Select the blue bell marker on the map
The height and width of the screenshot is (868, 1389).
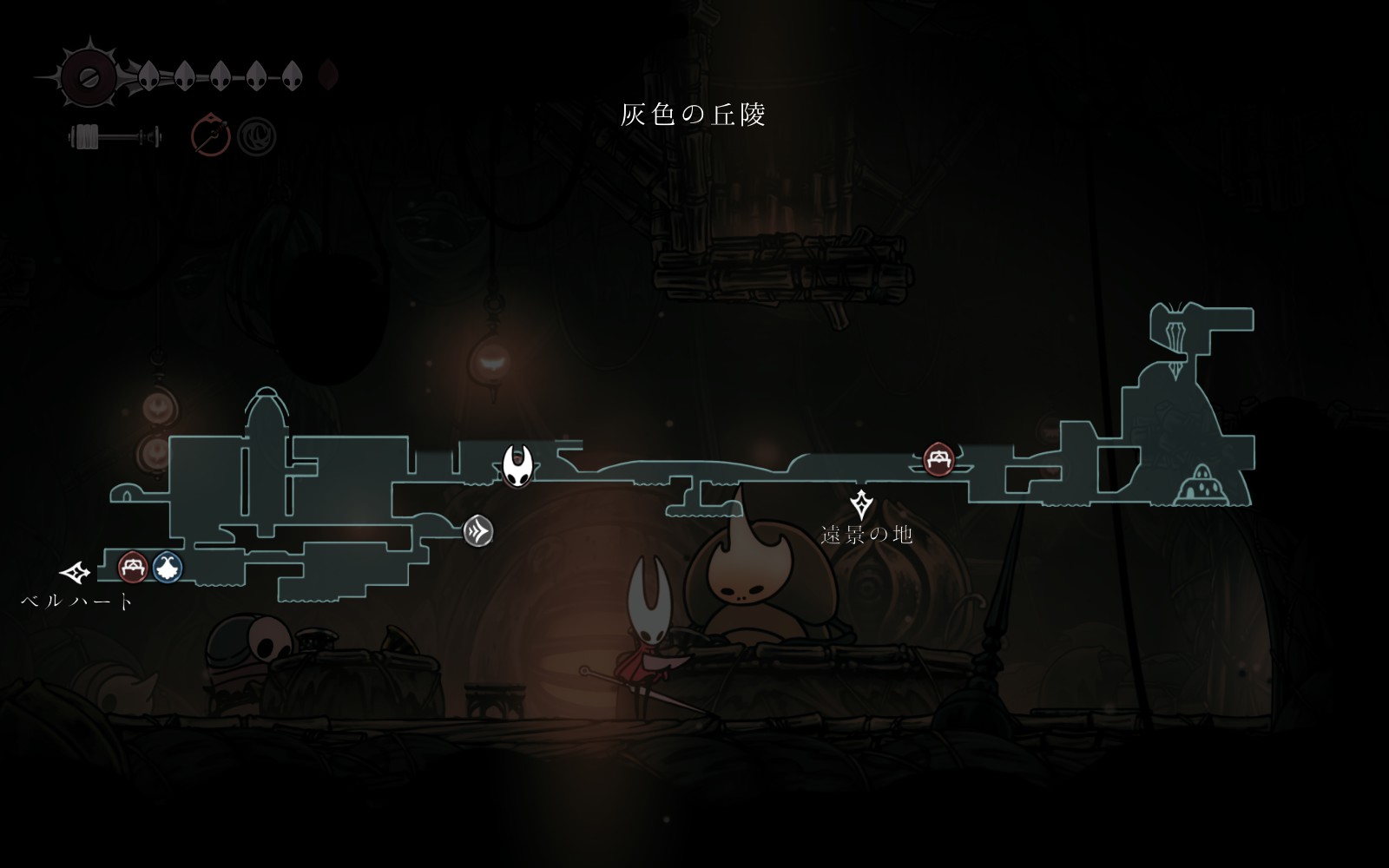click(x=168, y=568)
